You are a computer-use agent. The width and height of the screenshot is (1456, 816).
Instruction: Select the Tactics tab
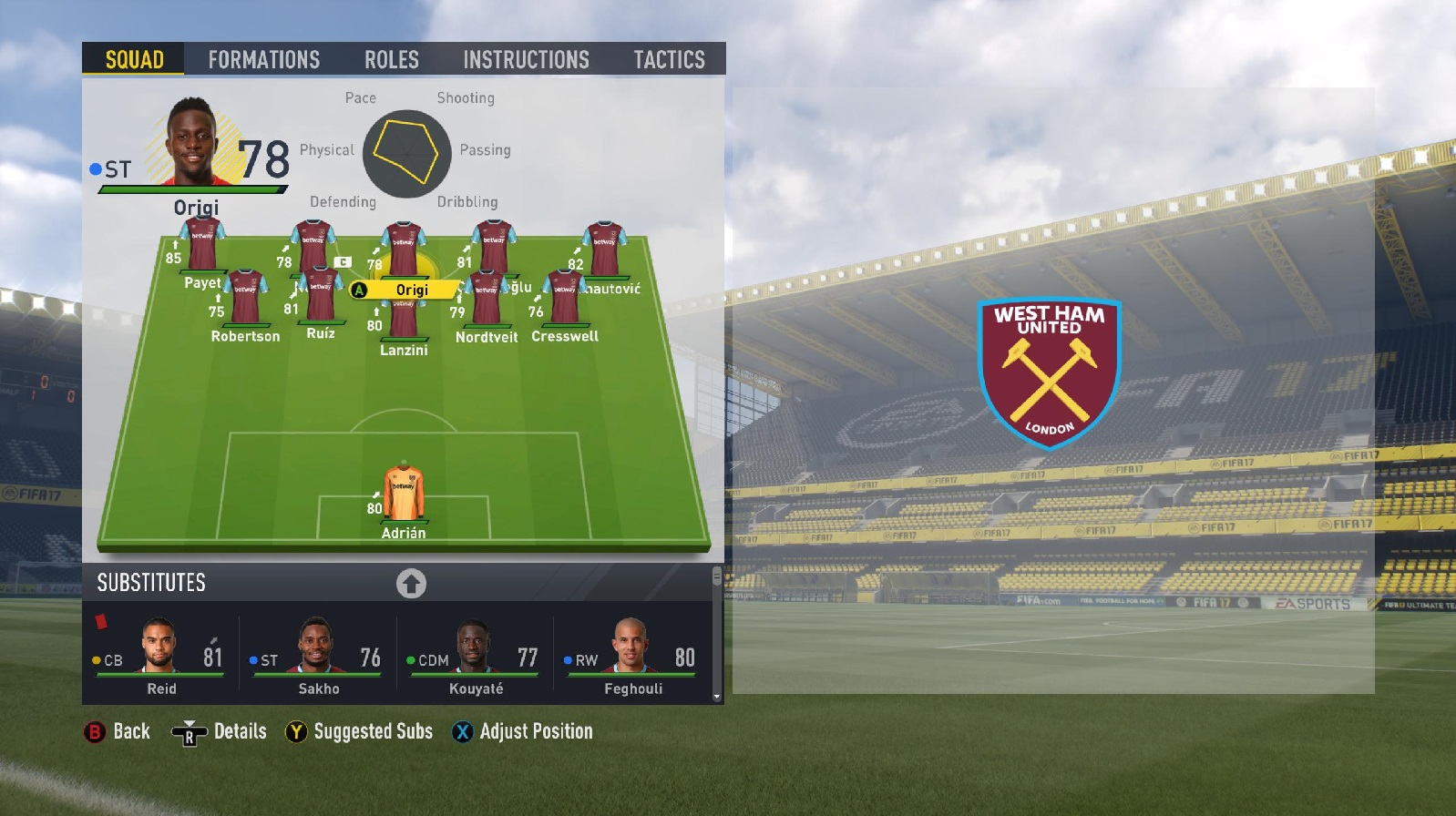(x=669, y=60)
